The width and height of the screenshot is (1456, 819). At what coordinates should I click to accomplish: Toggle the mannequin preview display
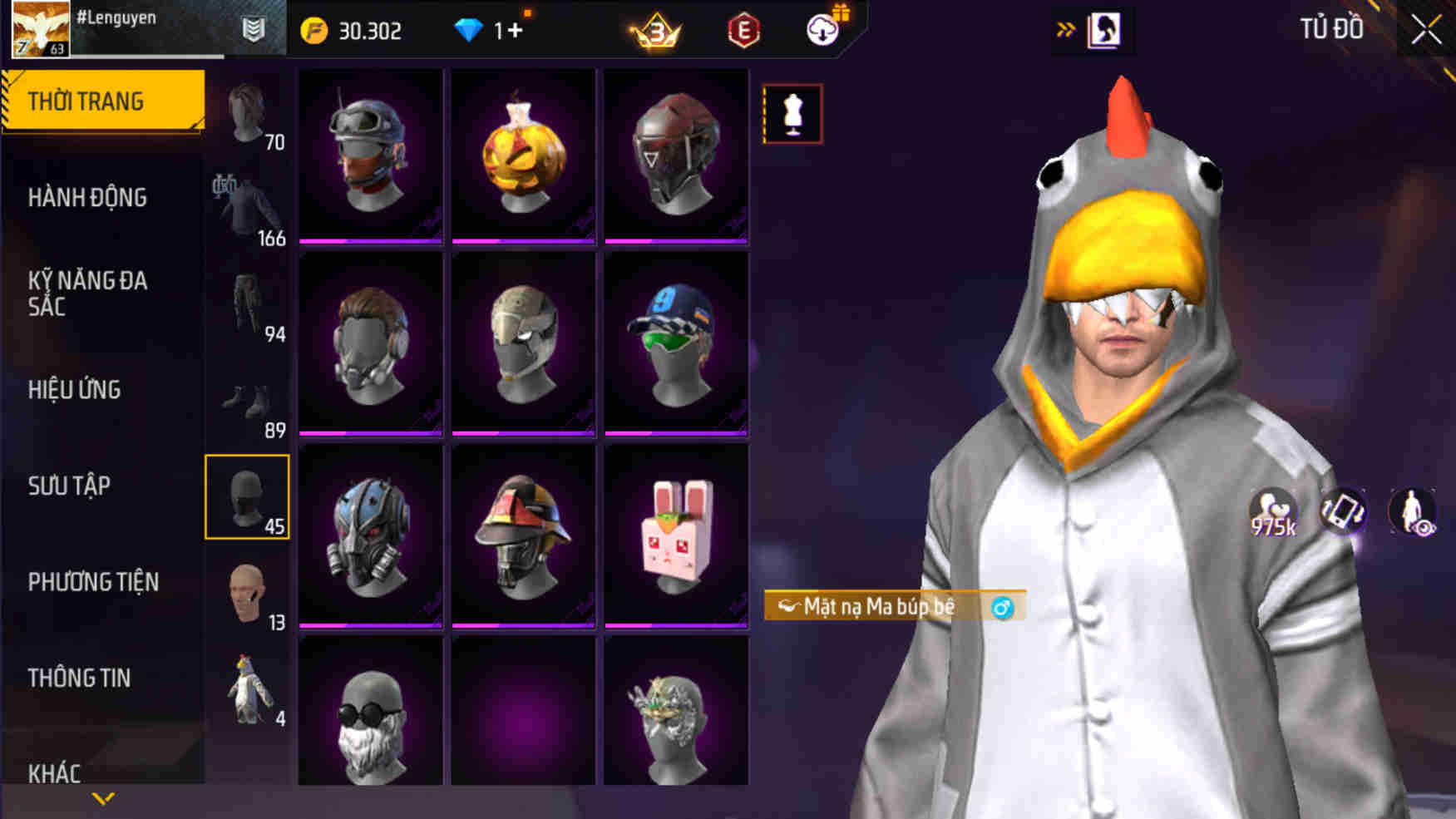coord(792,113)
